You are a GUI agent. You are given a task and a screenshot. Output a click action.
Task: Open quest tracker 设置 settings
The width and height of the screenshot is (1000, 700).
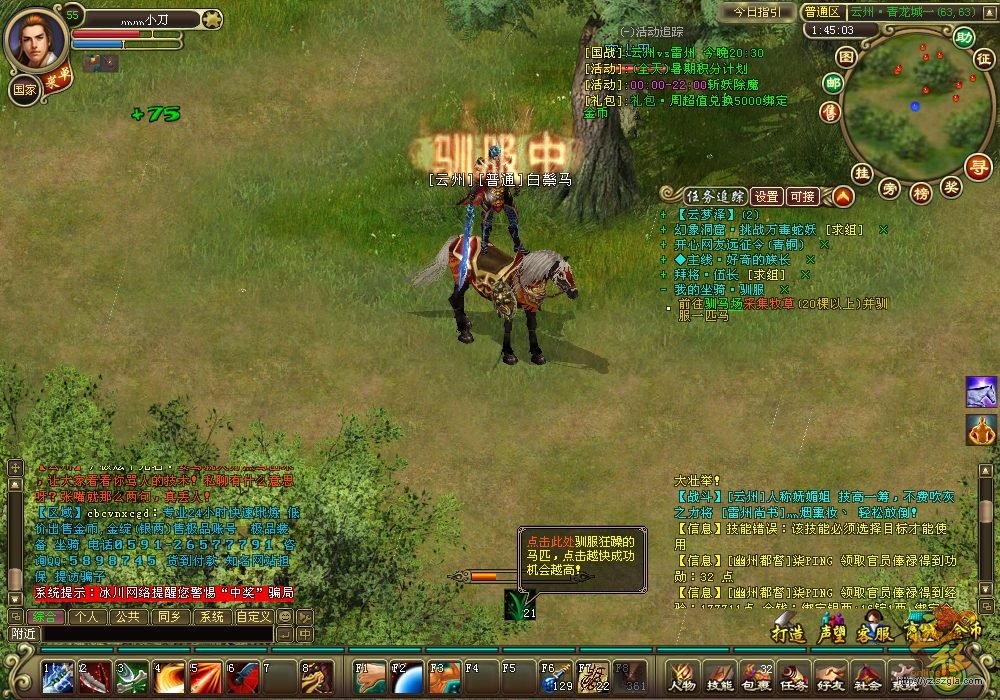(x=767, y=196)
